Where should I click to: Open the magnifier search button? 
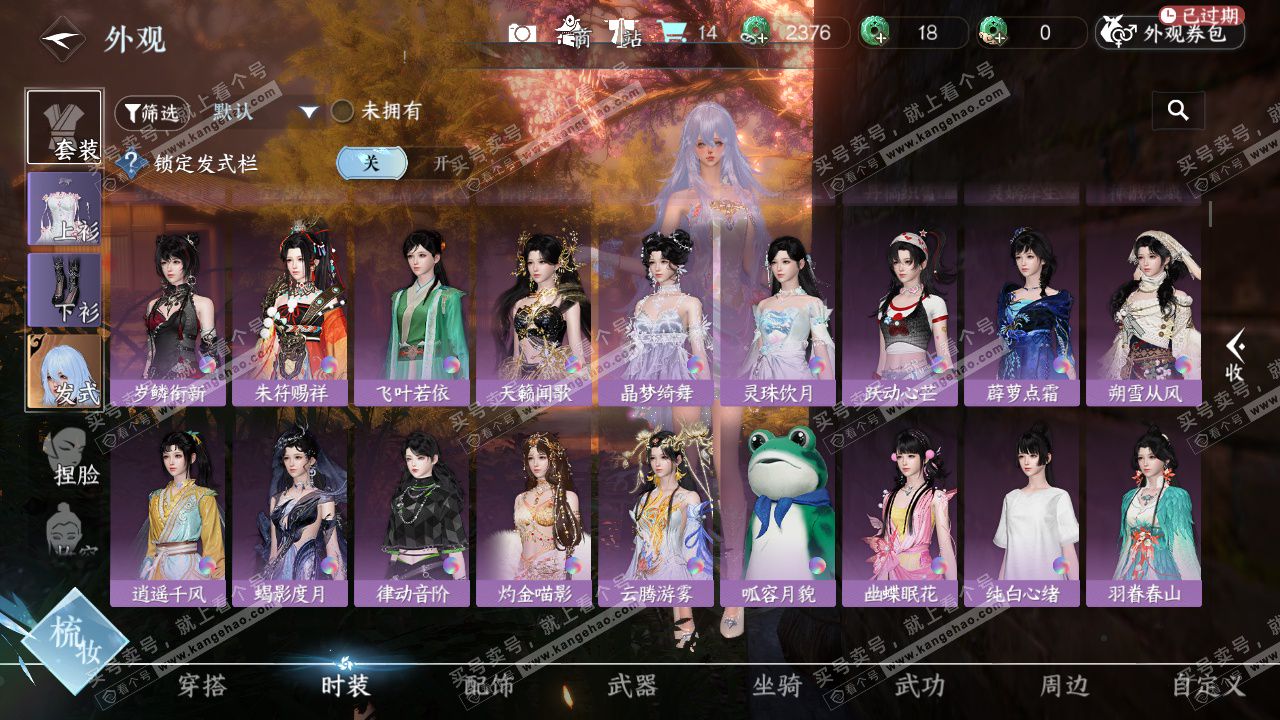tap(1178, 111)
